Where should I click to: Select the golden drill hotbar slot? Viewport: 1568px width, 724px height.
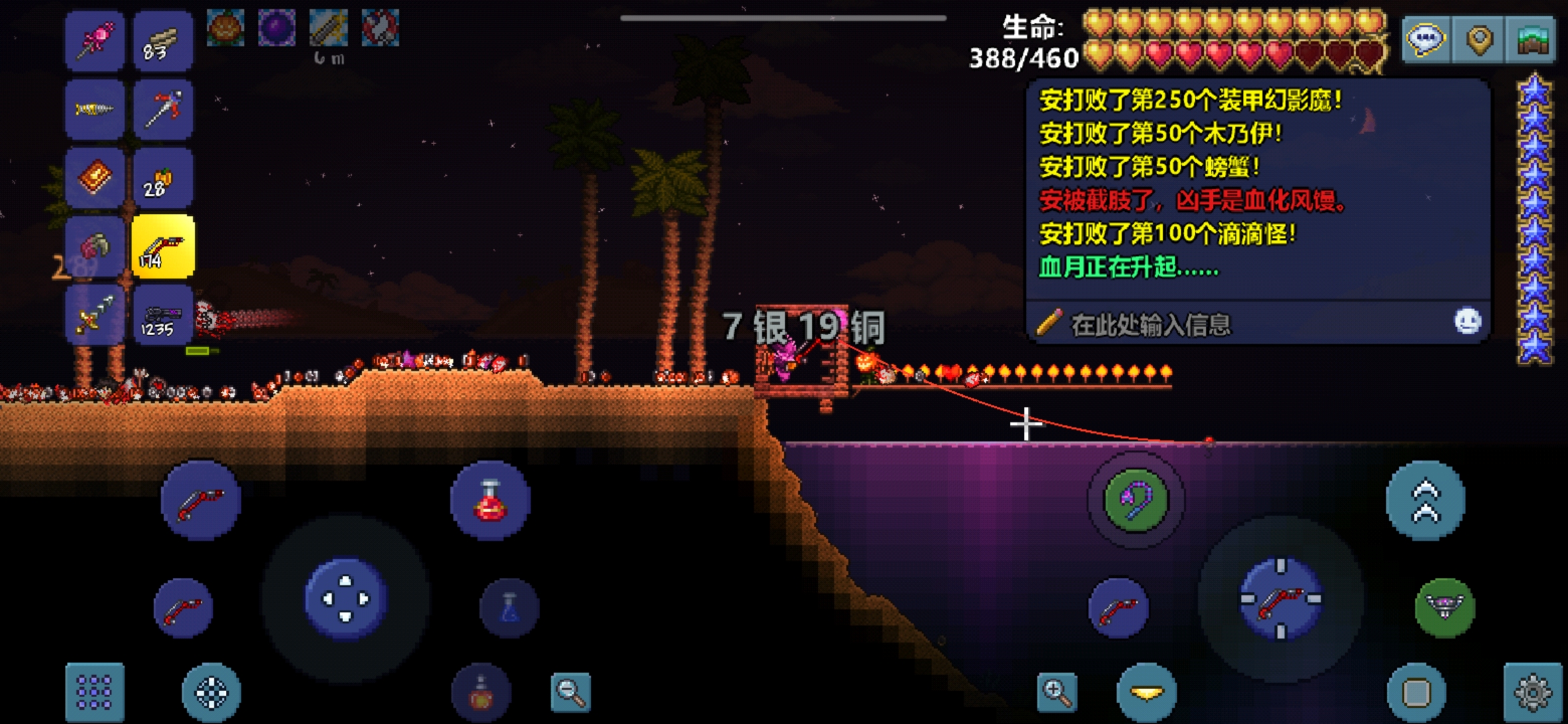[x=94, y=109]
